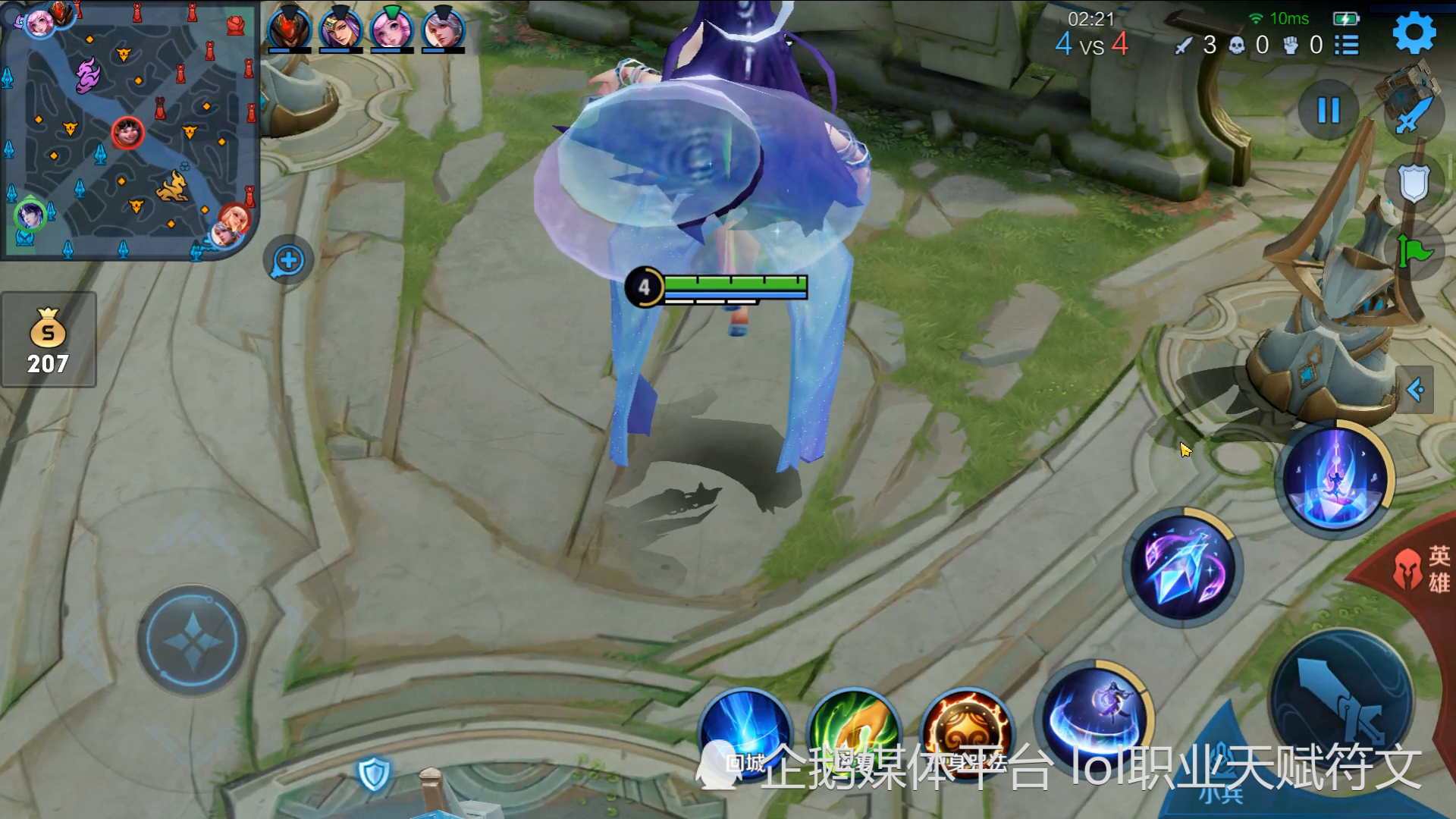
Task: Pause the game with the pause button
Action: click(1328, 111)
